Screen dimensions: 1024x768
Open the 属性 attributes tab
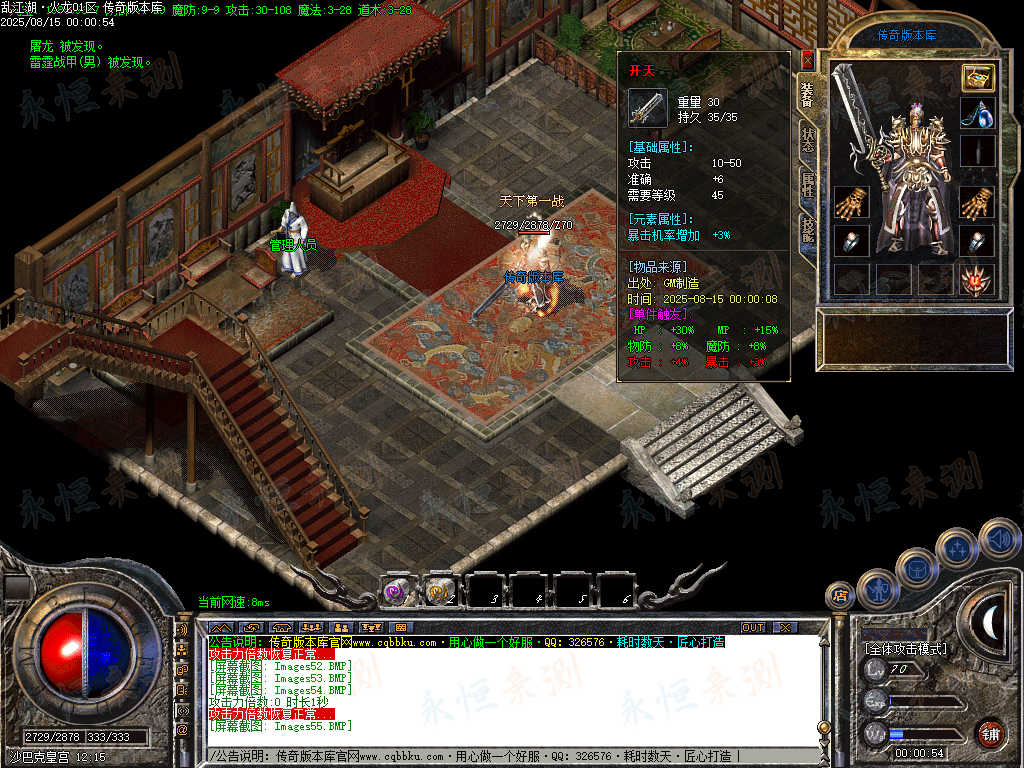point(808,186)
